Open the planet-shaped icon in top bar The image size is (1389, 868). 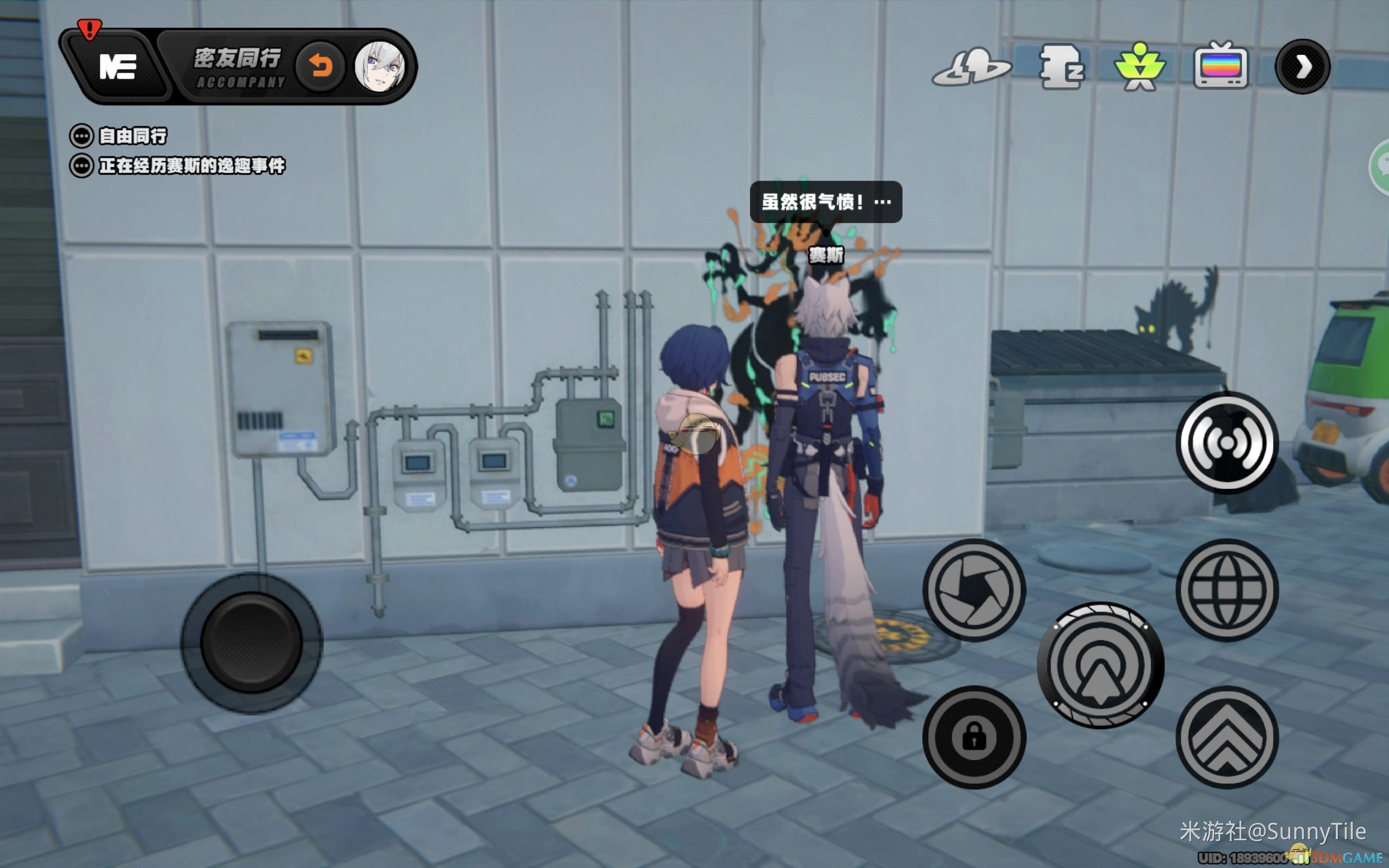(x=971, y=68)
